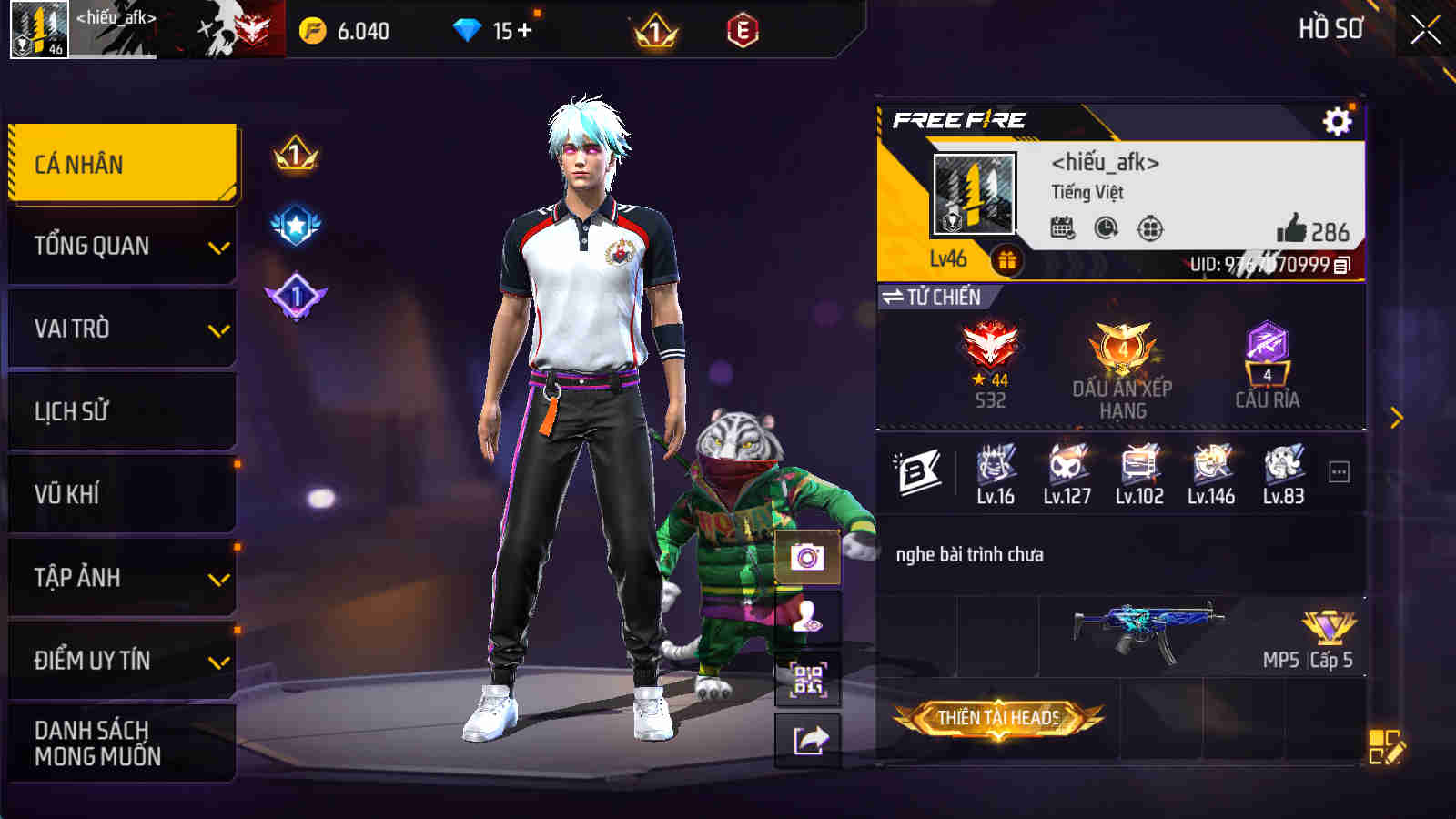Click the diamond currency icon in top bar
The height and width of the screenshot is (819, 1456).
tap(467, 28)
